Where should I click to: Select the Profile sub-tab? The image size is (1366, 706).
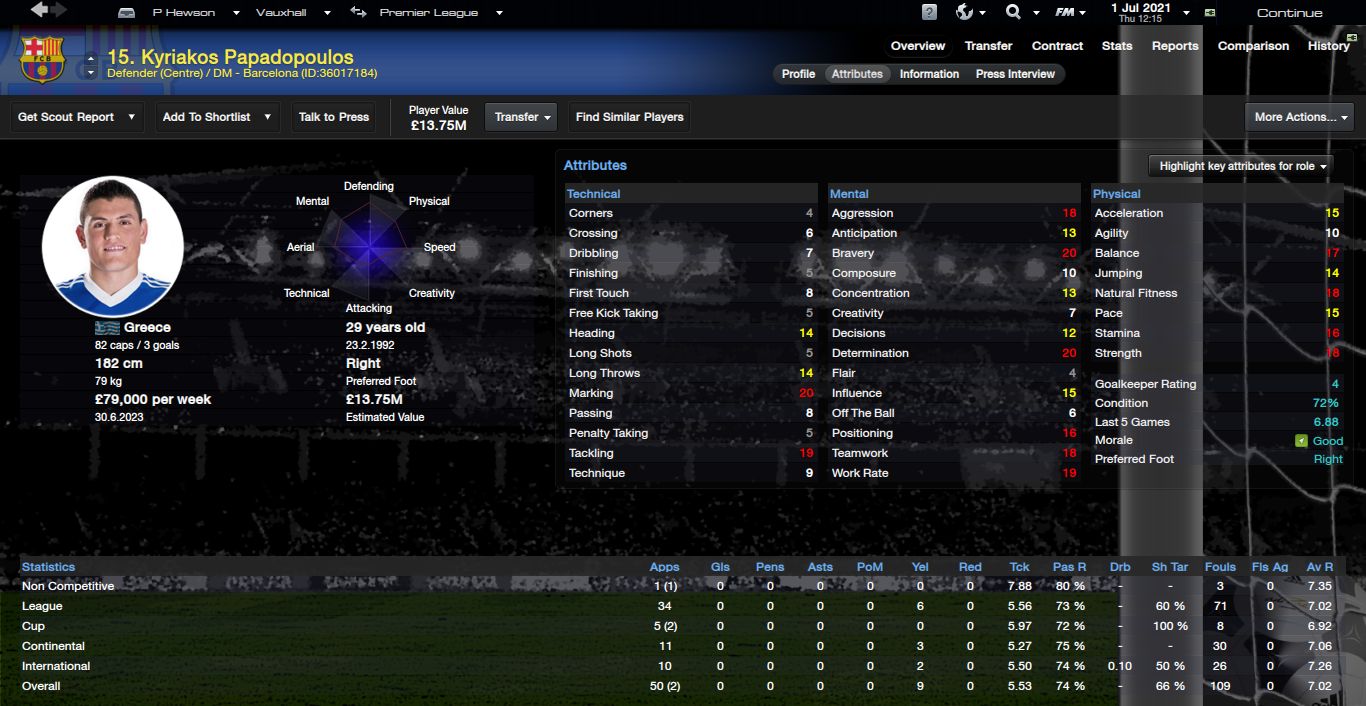coord(798,74)
